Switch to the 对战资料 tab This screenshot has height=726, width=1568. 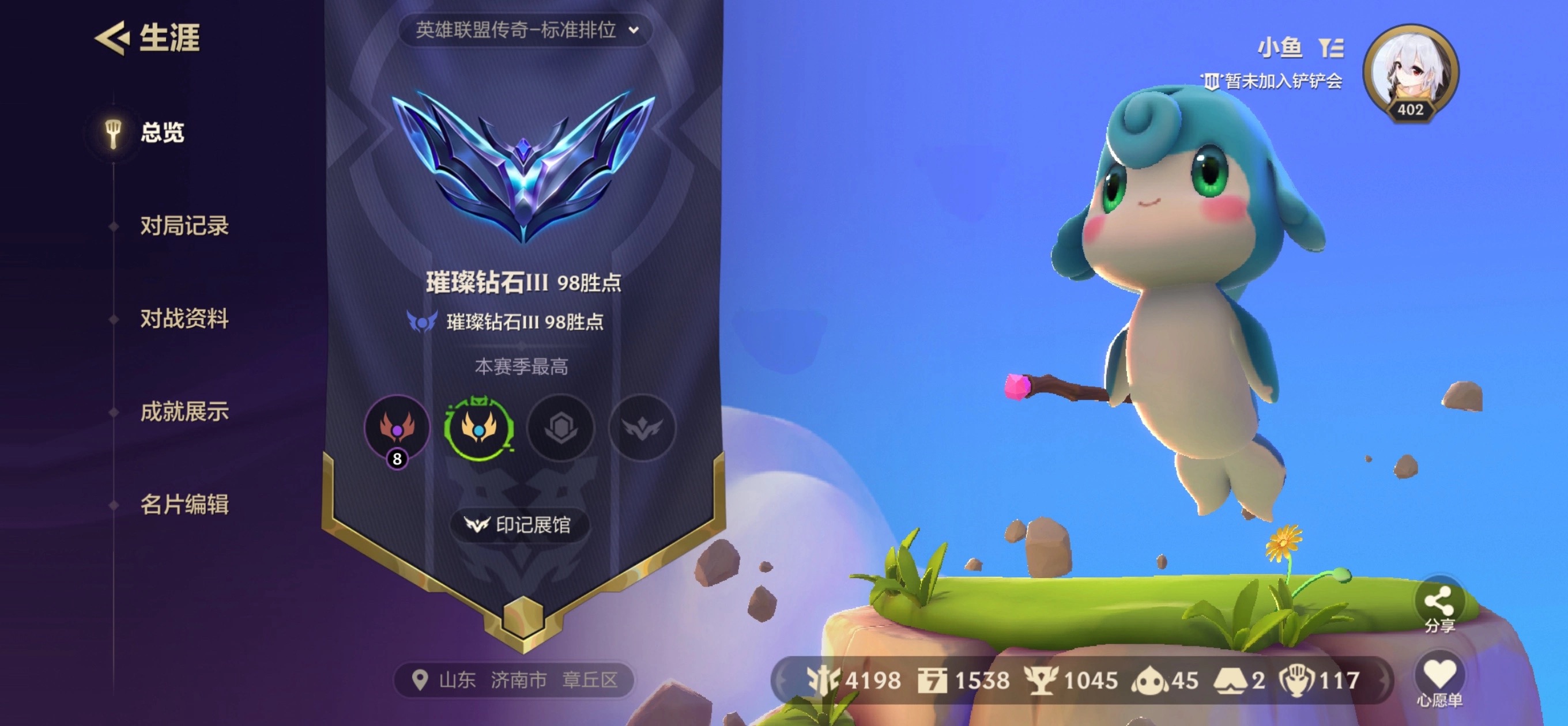(184, 318)
